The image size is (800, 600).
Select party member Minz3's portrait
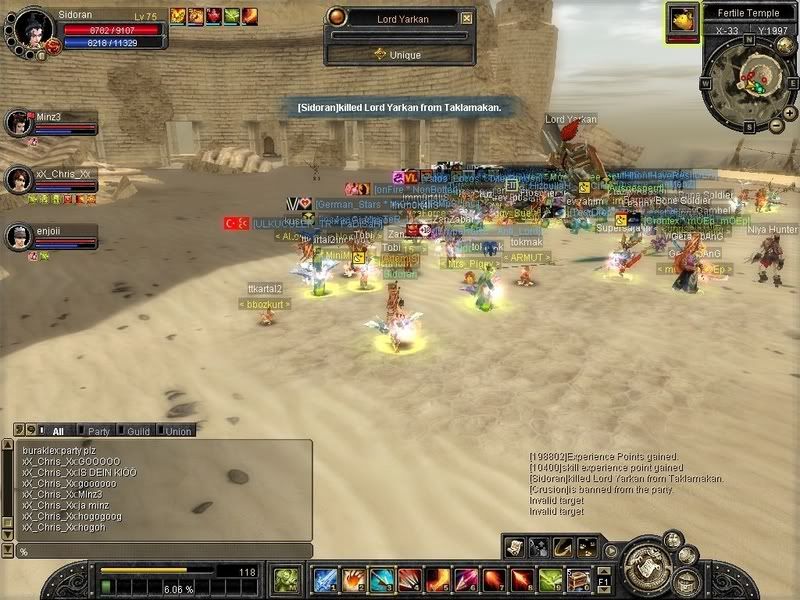pos(19,122)
